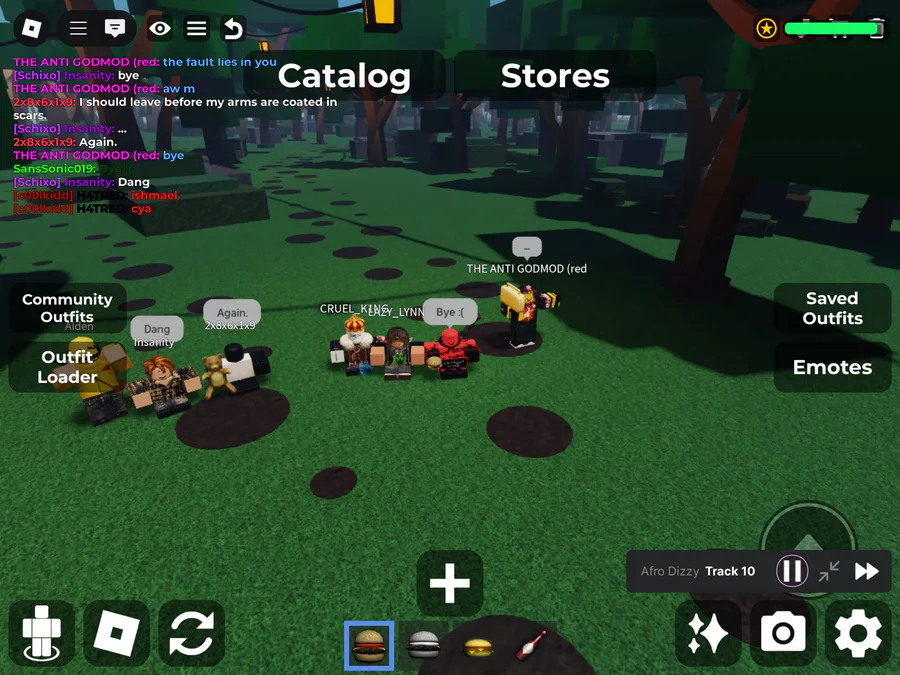Viewport: 900px width, 675px height.
Task: Click the sparkles effects button
Action: (x=708, y=633)
